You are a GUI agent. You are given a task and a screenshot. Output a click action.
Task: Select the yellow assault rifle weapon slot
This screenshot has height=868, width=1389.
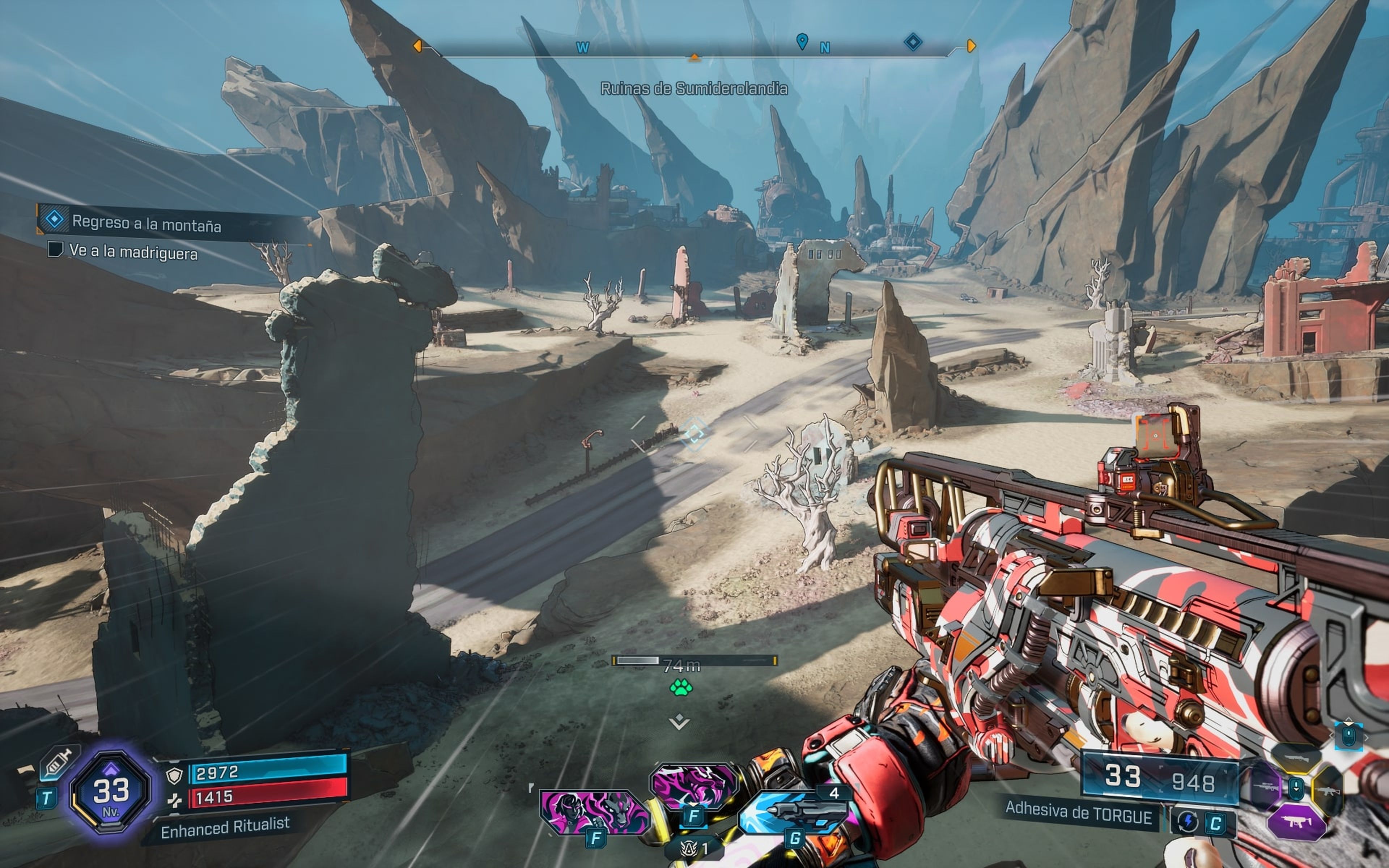coord(1328,790)
